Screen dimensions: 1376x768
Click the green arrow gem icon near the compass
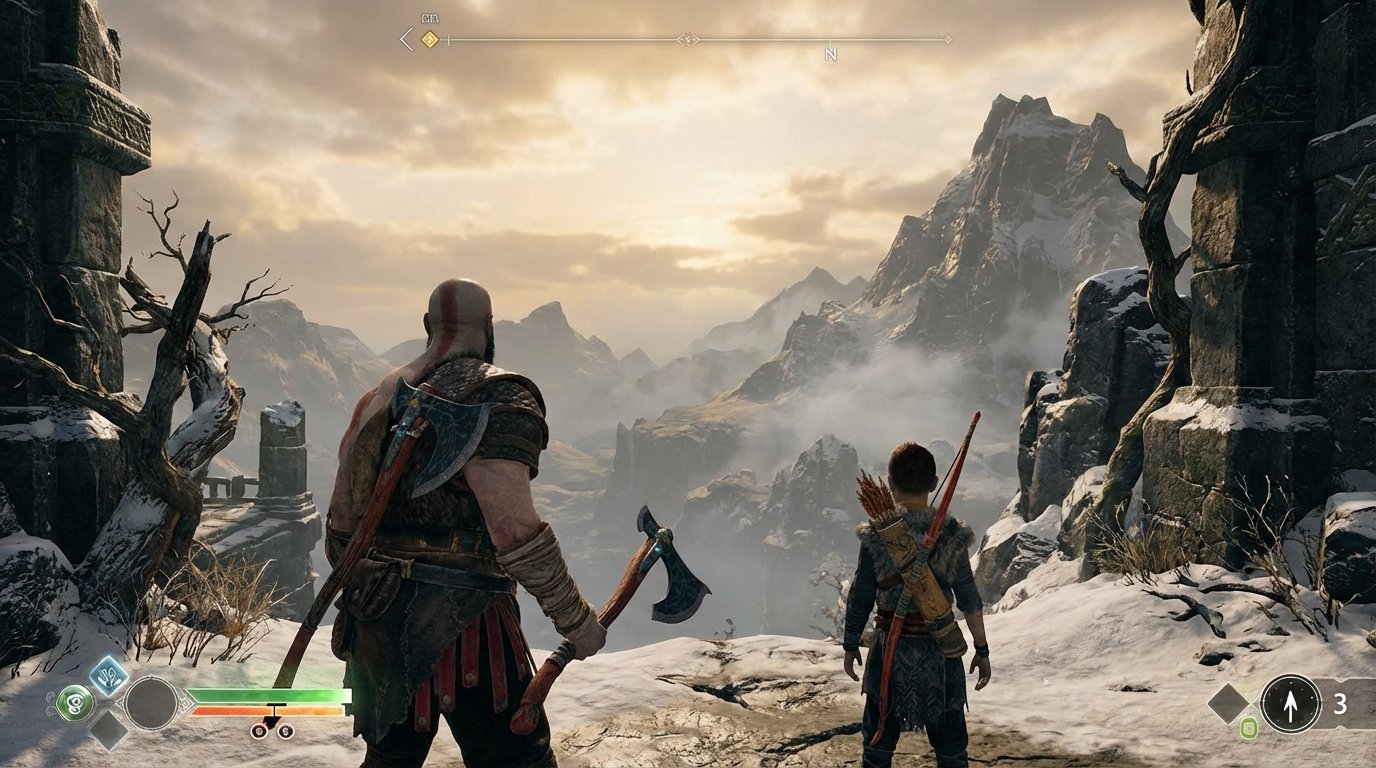click(1248, 728)
